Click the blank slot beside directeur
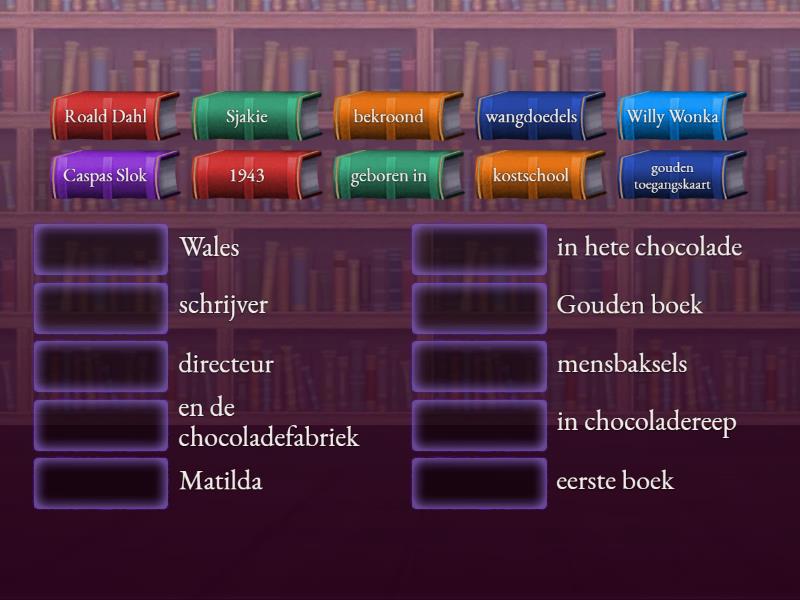This screenshot has height=600, width=800. [101, 366]
